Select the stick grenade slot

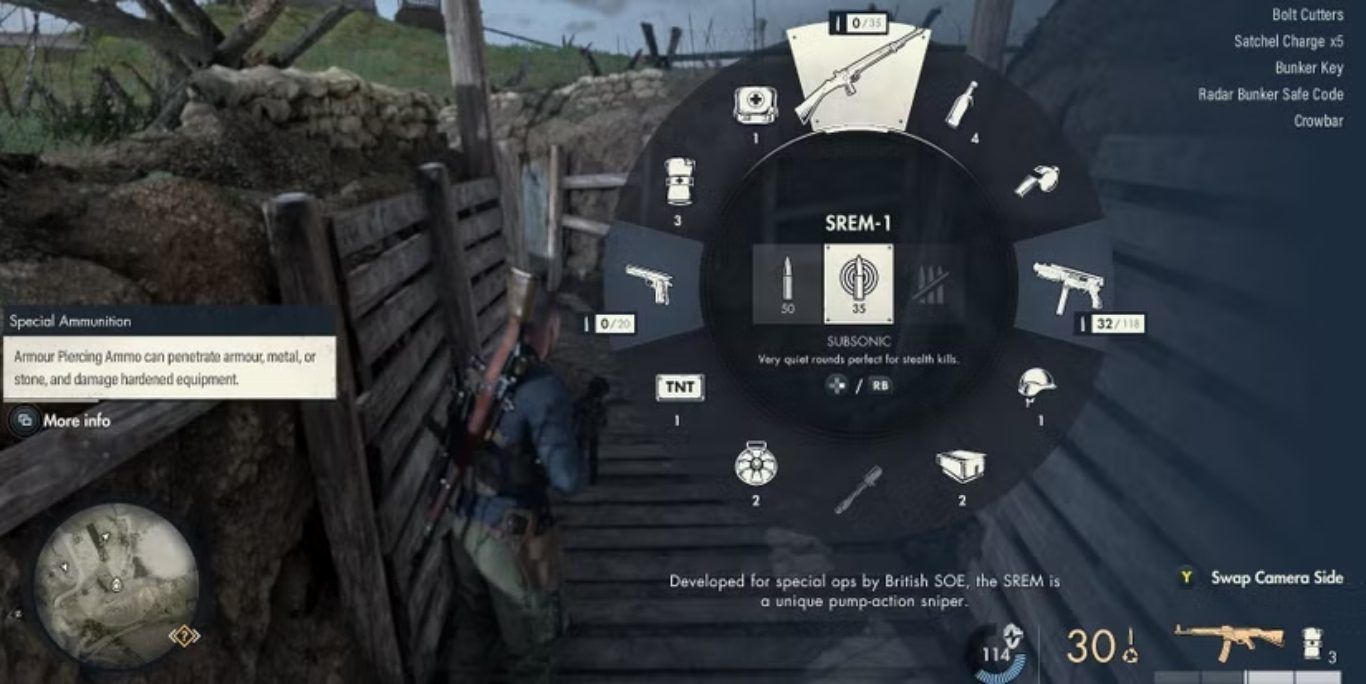[857, 487]
